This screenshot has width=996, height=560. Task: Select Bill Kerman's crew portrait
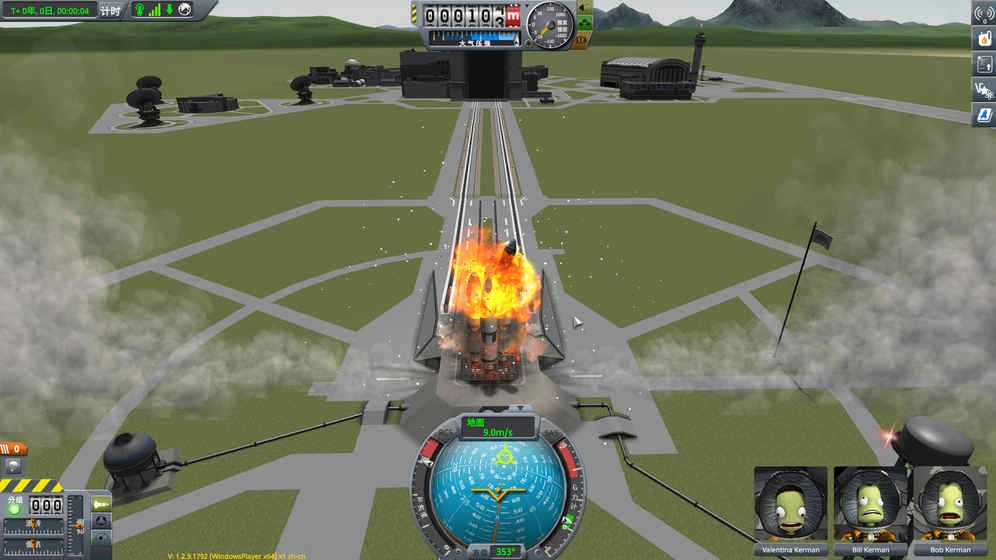click(869, 505)
